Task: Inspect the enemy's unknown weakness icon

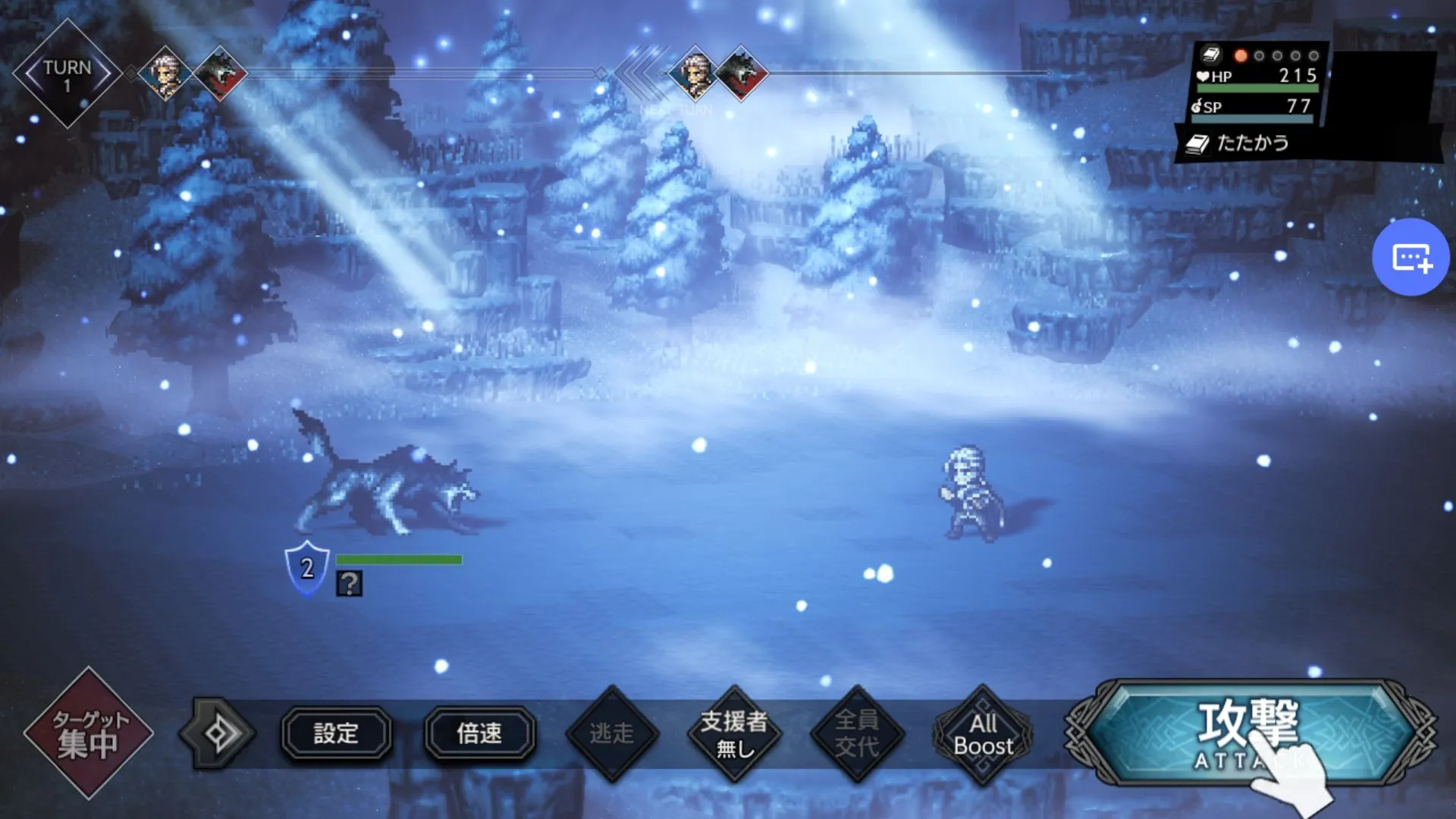Action: (x=349, y=584)
